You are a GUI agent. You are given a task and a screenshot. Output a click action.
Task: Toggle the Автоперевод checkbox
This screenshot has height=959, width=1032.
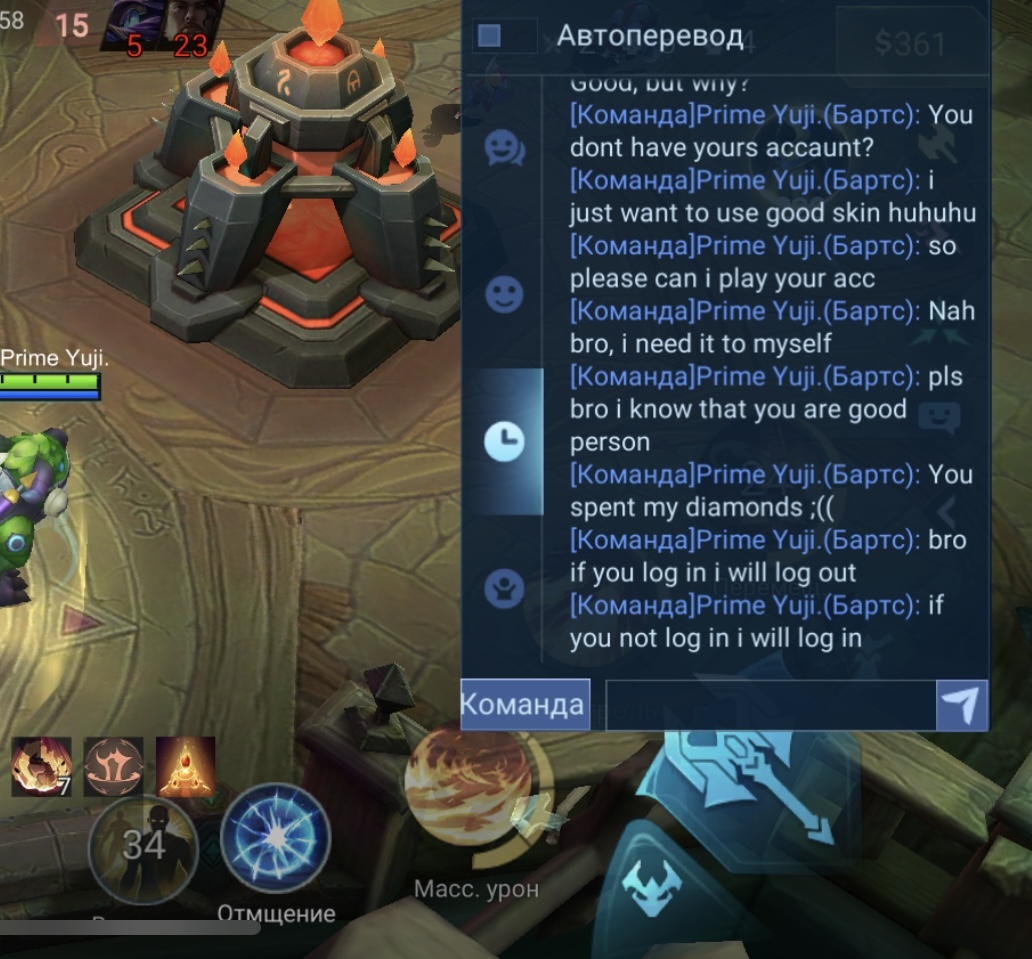[x=489, y=36]
